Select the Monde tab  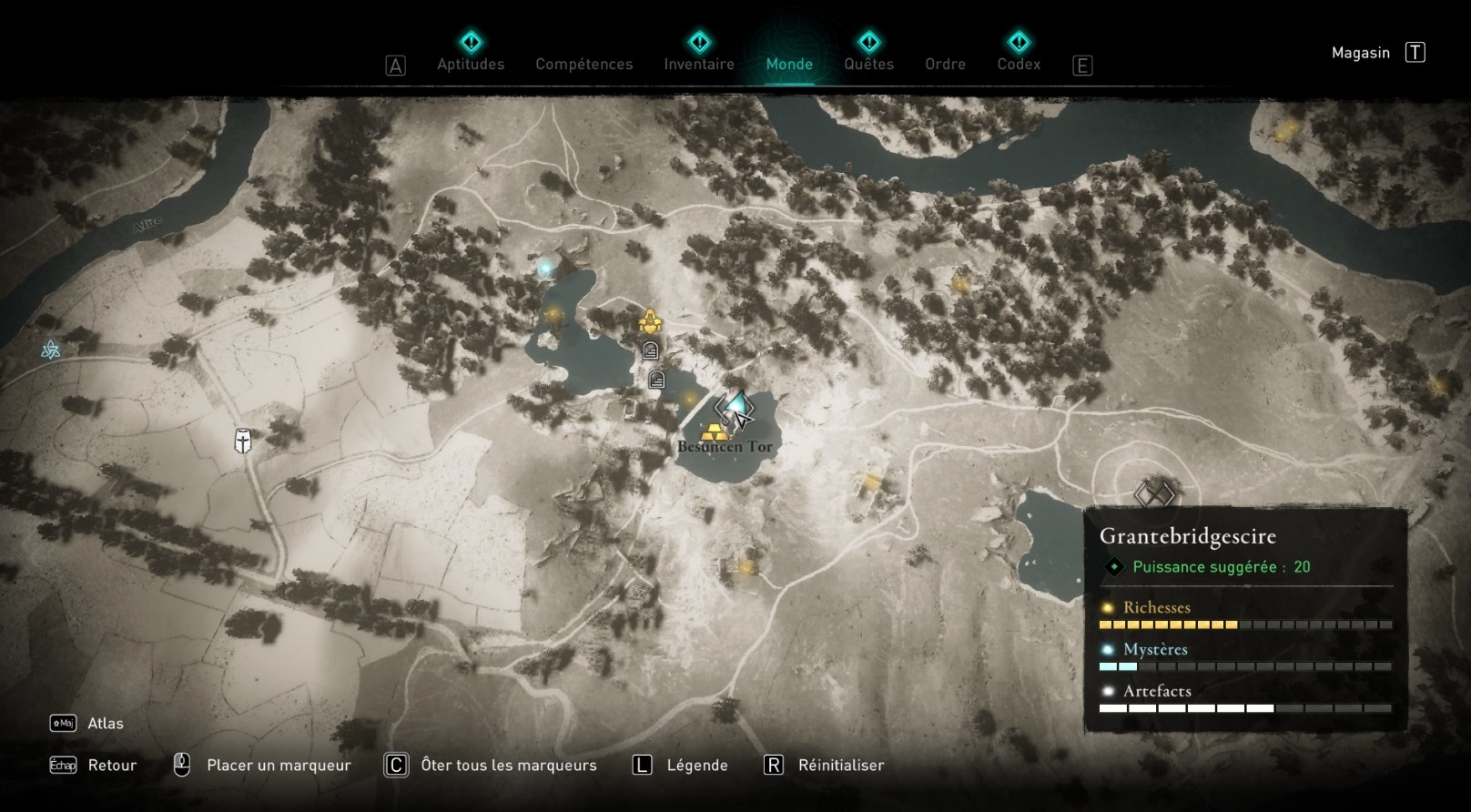point(789,64)
